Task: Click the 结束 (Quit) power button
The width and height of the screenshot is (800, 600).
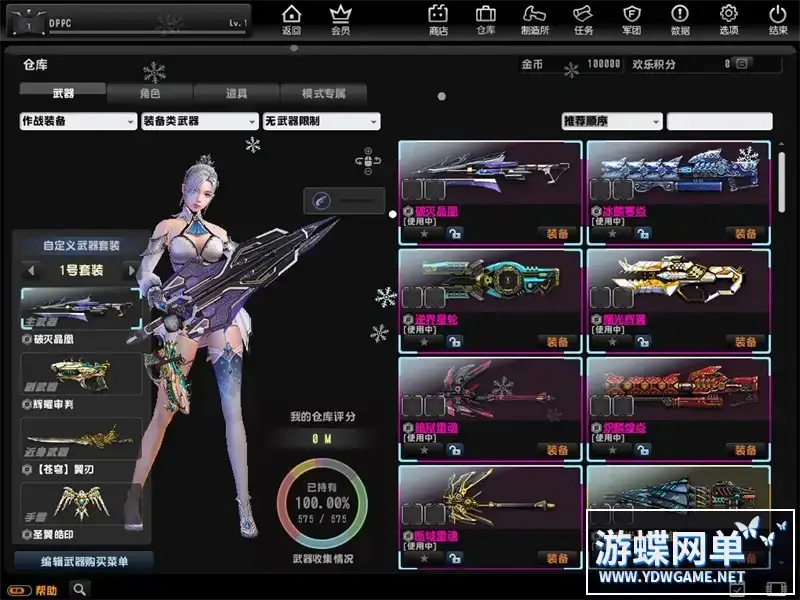Action: [778, 19]
